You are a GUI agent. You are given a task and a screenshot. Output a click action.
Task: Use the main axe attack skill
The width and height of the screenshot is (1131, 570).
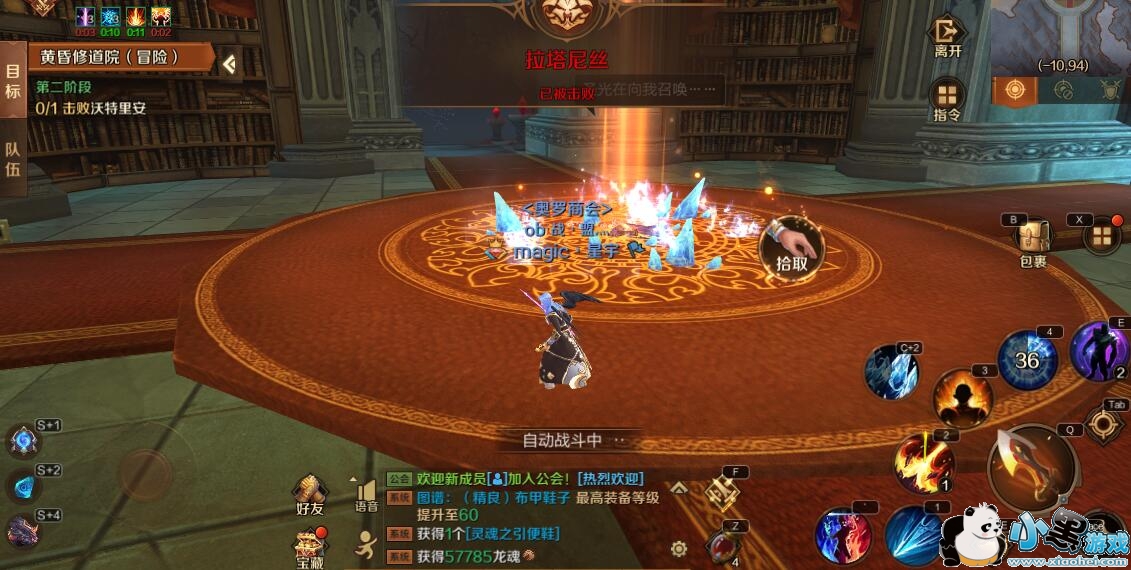click(1031, 466)
